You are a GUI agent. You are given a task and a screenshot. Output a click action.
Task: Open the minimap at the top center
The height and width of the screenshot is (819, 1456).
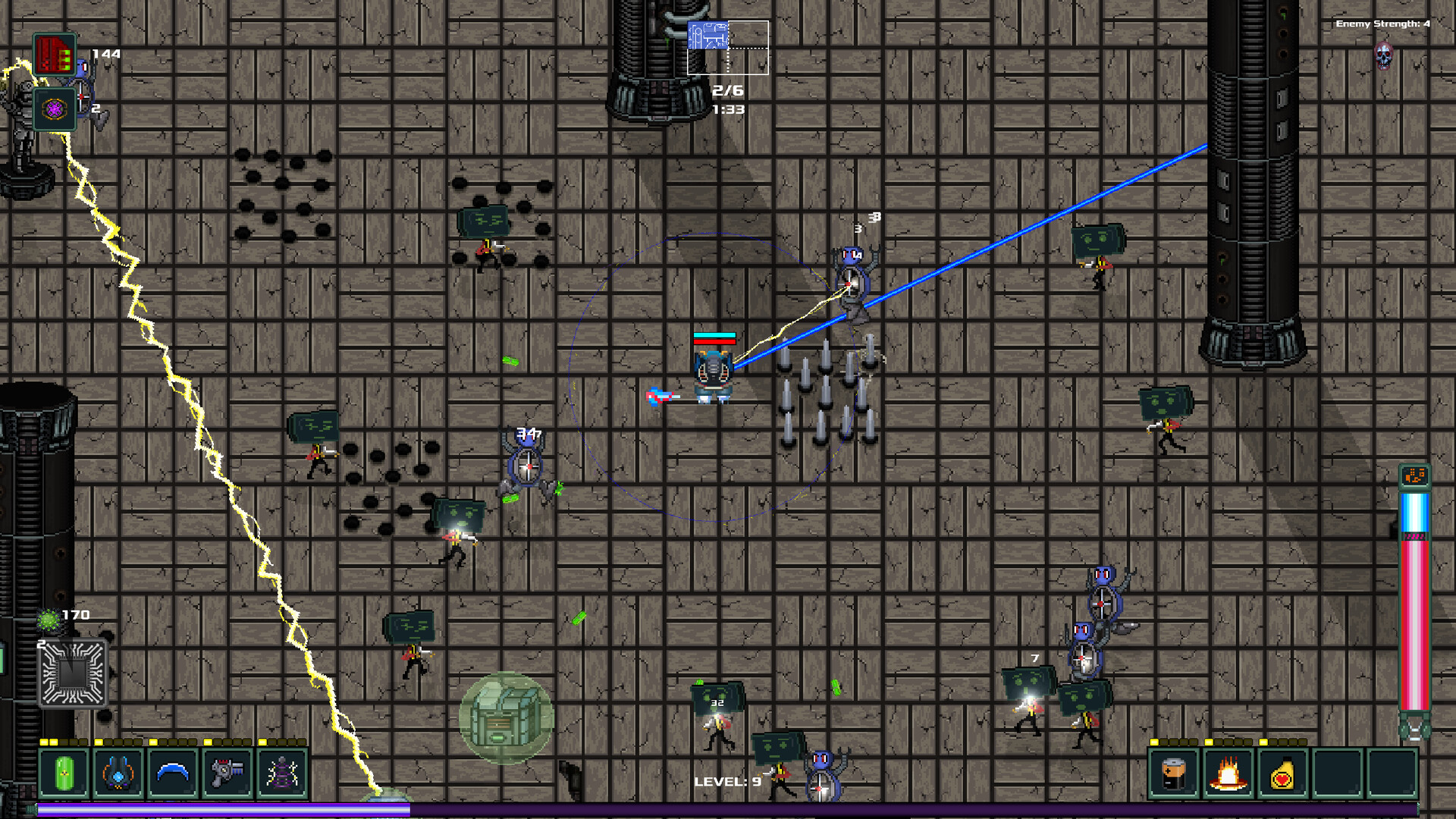click(728, 45)
